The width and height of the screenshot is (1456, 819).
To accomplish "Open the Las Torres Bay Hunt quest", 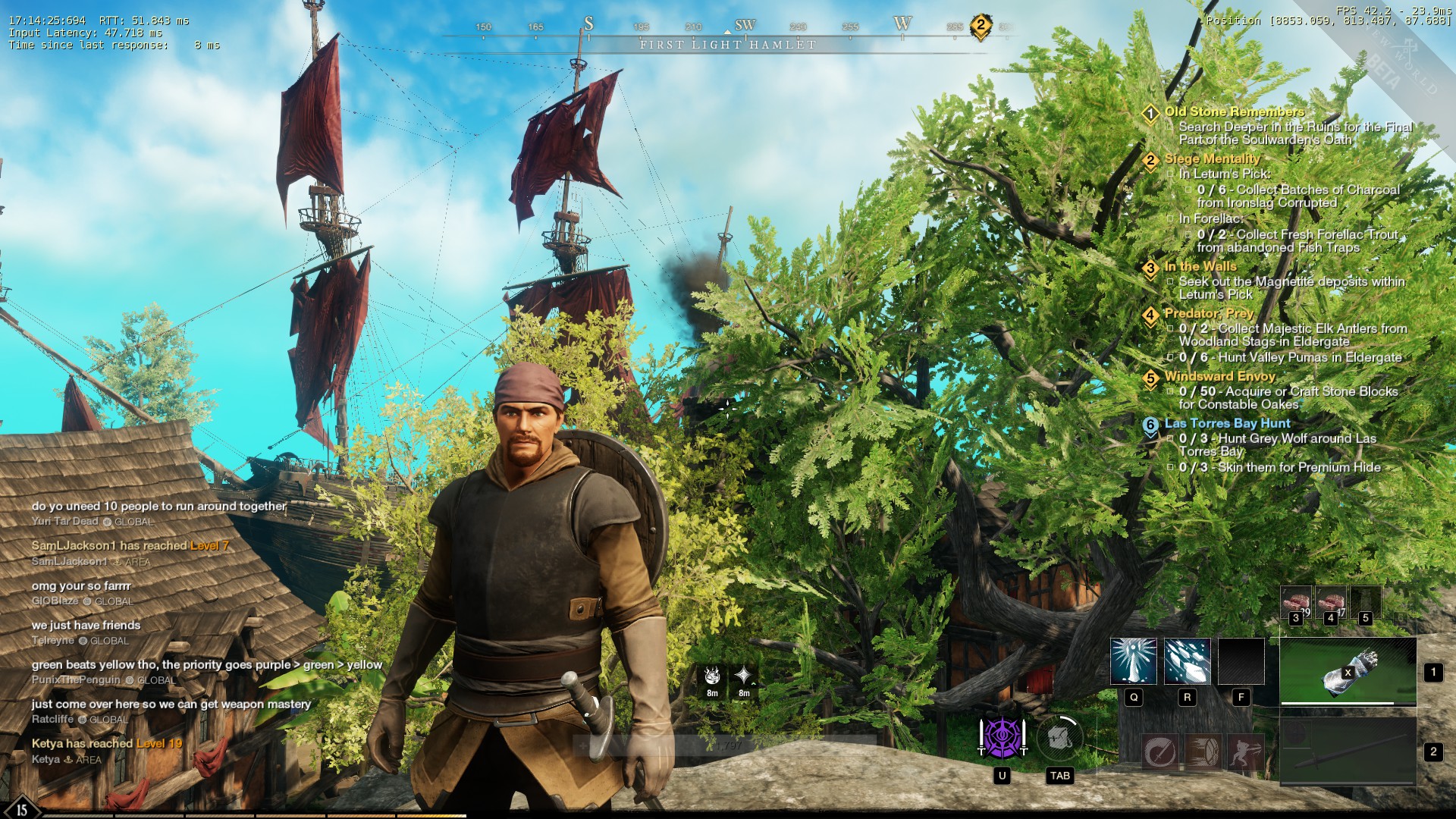I will 1226,423.
